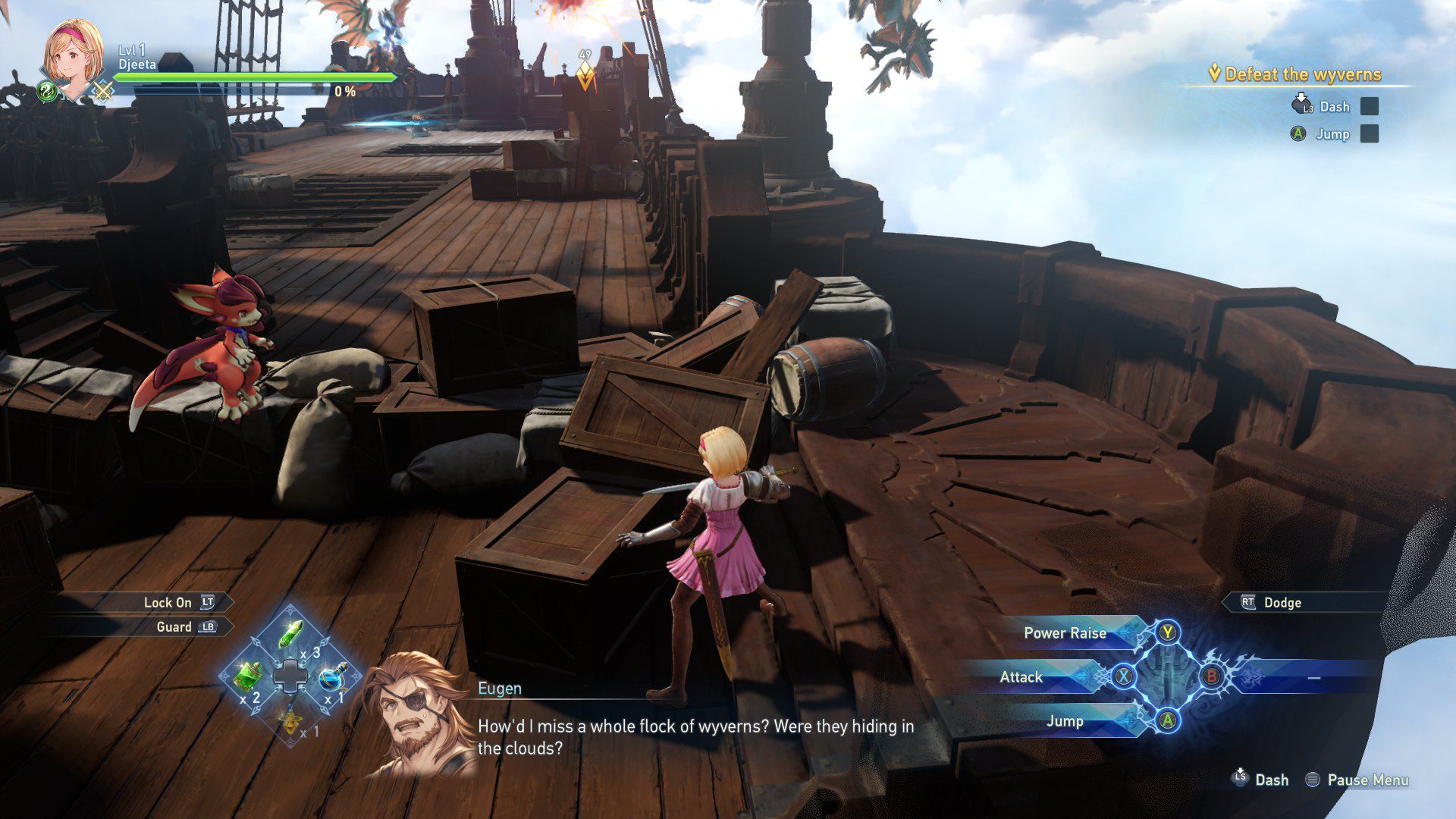Toggle the Lock On label
The image size is (1456, 819).
[168, 603]
